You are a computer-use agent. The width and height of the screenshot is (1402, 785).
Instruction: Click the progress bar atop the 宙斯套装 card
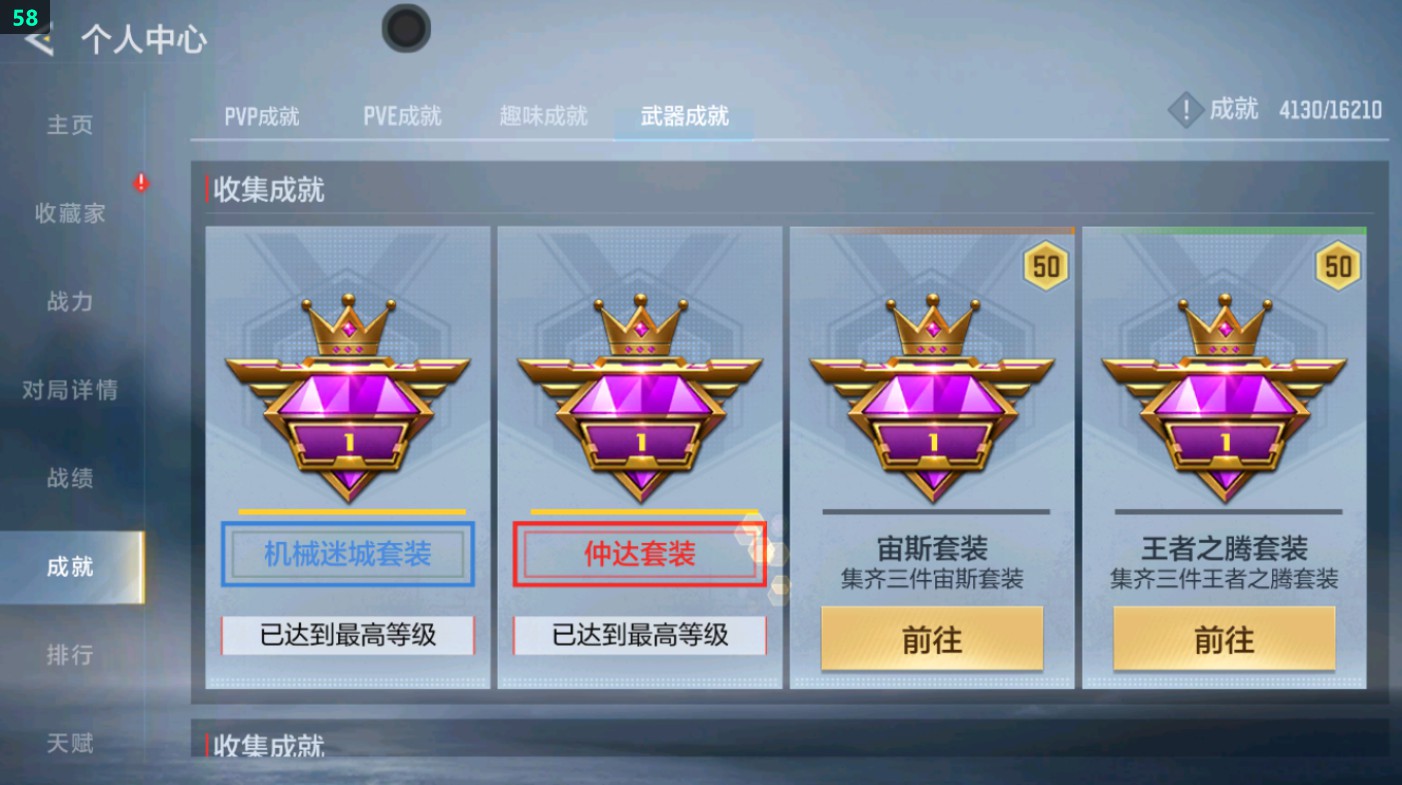click(932, 229)
